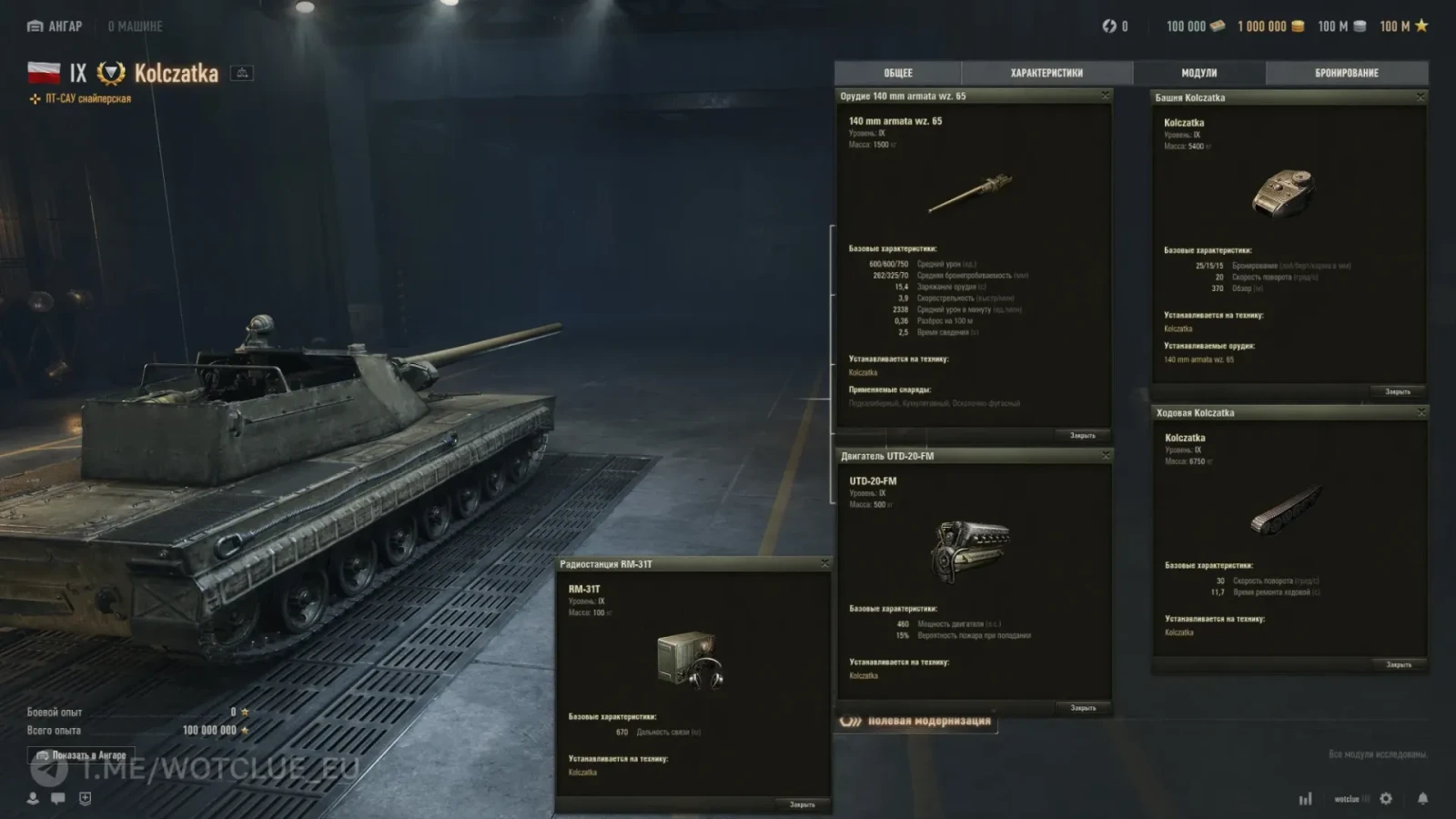Select the МОДУЛИ tab
Screen dimensions: 1456x819
1198,73
